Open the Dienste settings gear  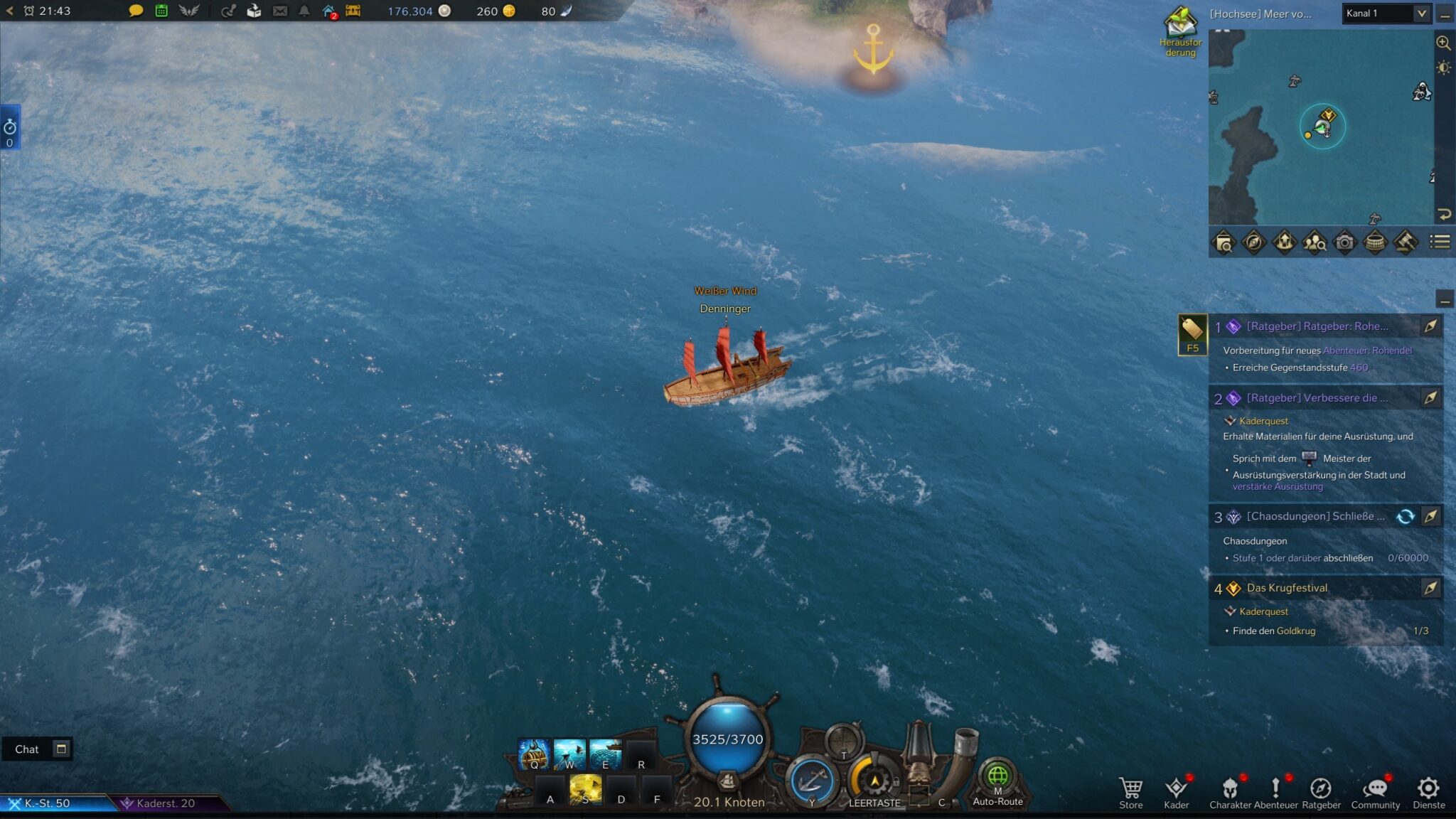point(1428,791)
